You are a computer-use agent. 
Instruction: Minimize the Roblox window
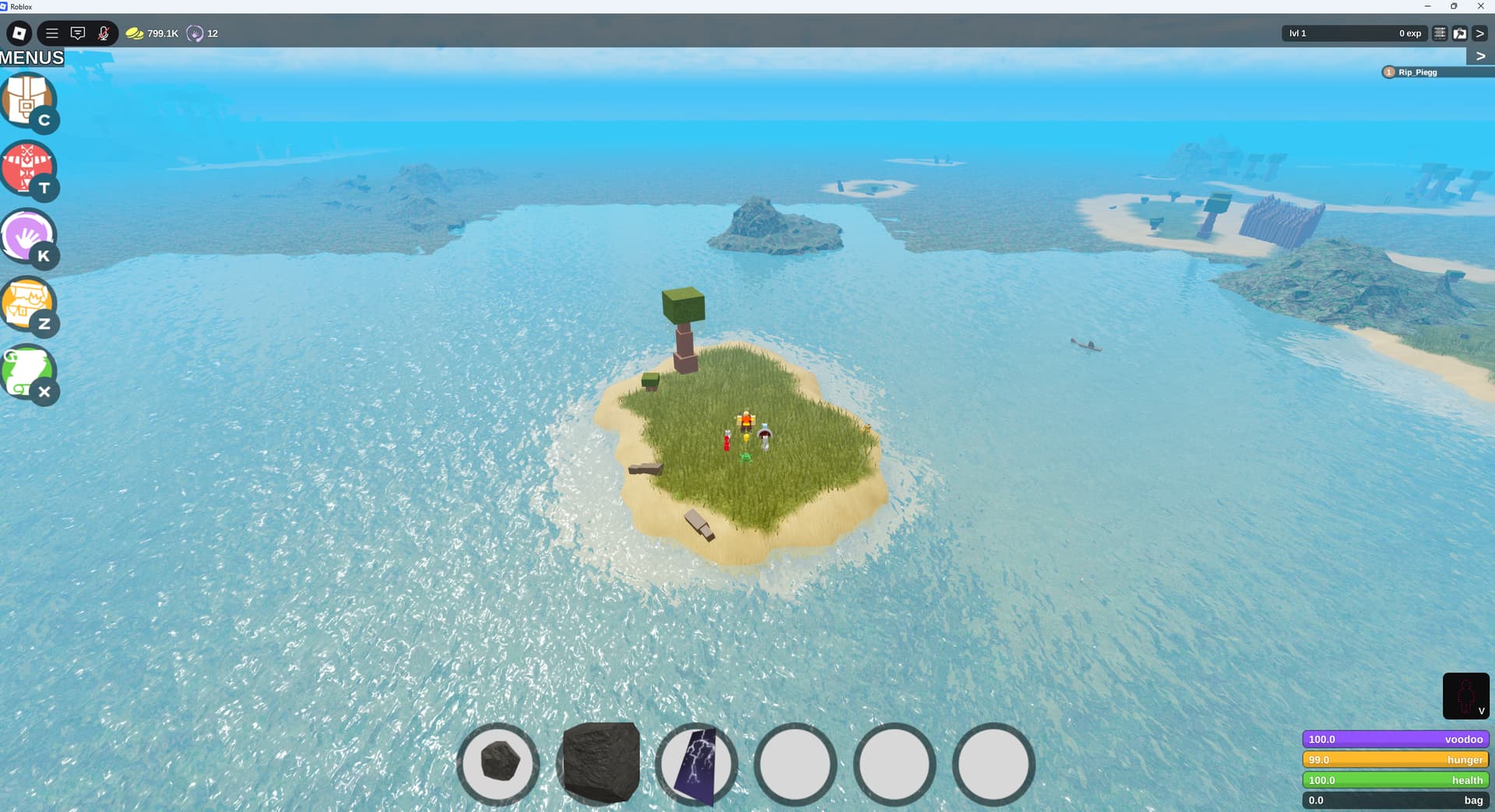point(1427,6)
